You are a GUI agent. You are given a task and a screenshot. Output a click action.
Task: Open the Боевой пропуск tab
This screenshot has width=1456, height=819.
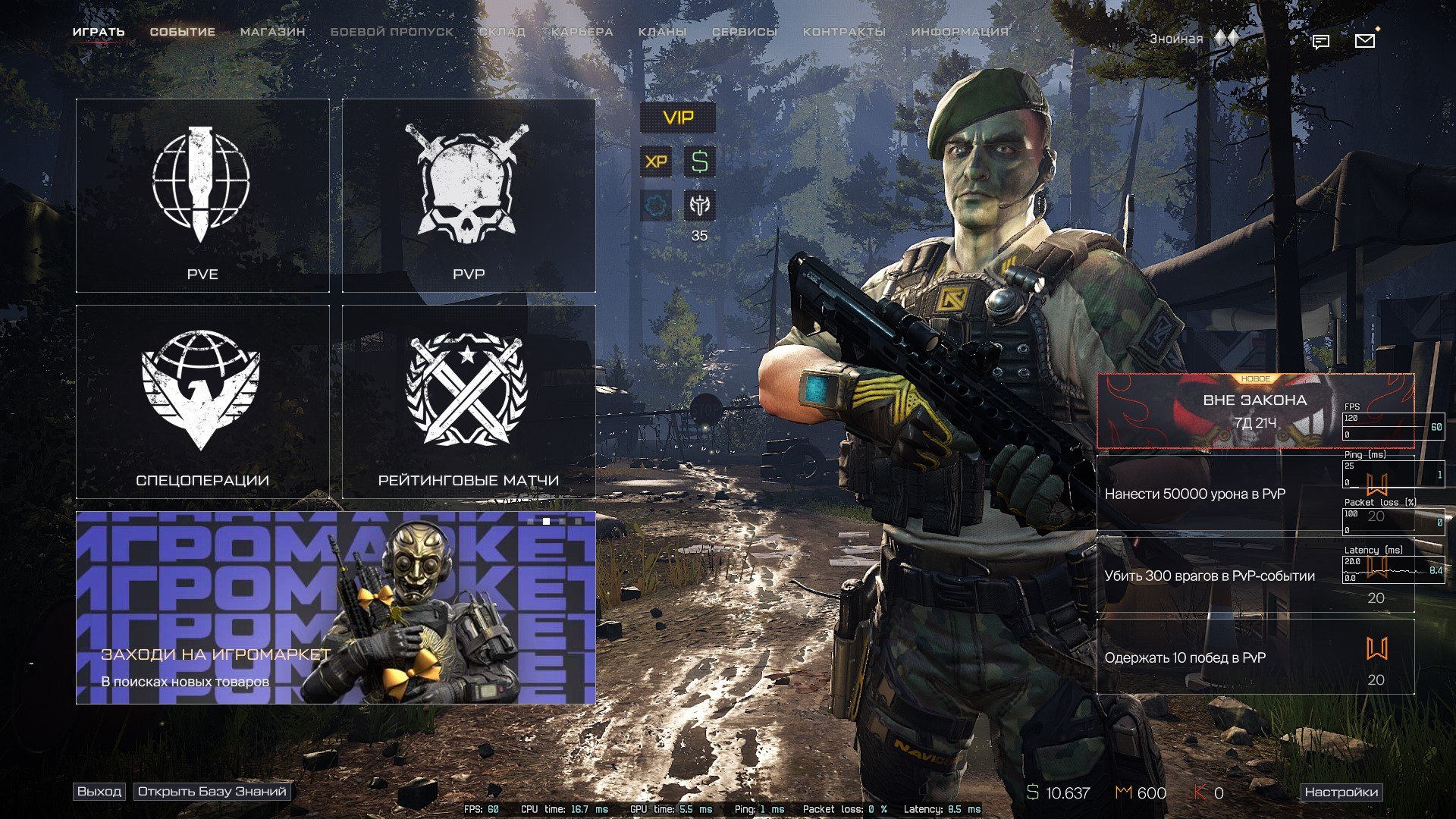click(391, 32)
